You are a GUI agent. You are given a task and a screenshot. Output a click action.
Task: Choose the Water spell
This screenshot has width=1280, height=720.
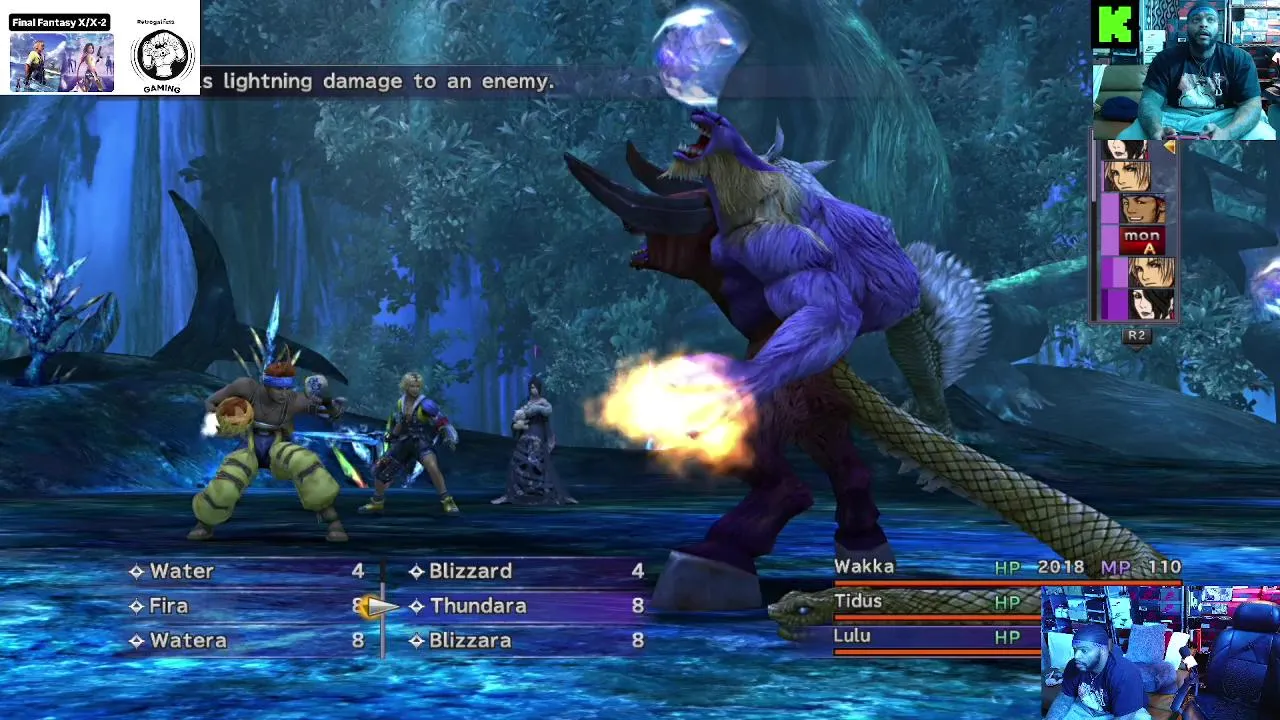182,571
